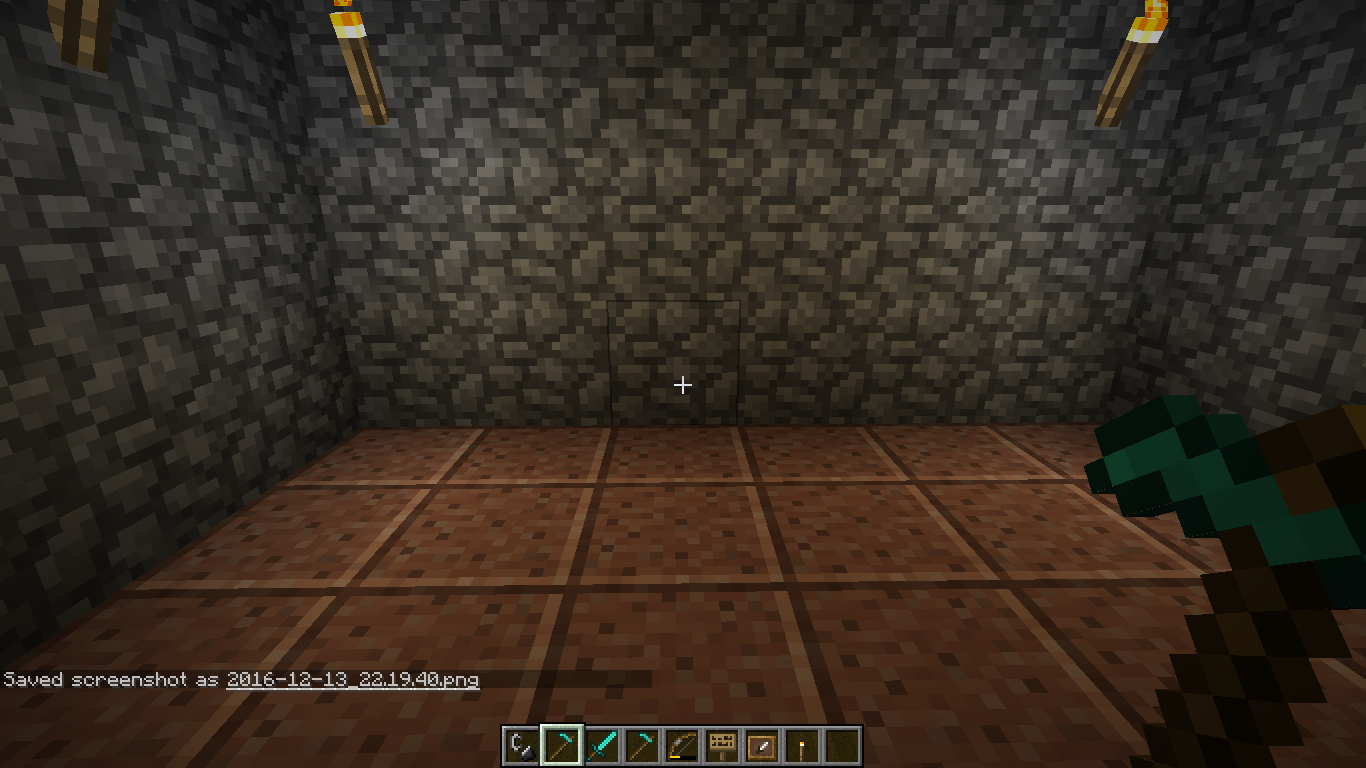Screen dimensions: 1366x768
Task: Choose the torch in the hotbar
Action: pos(801,746)
